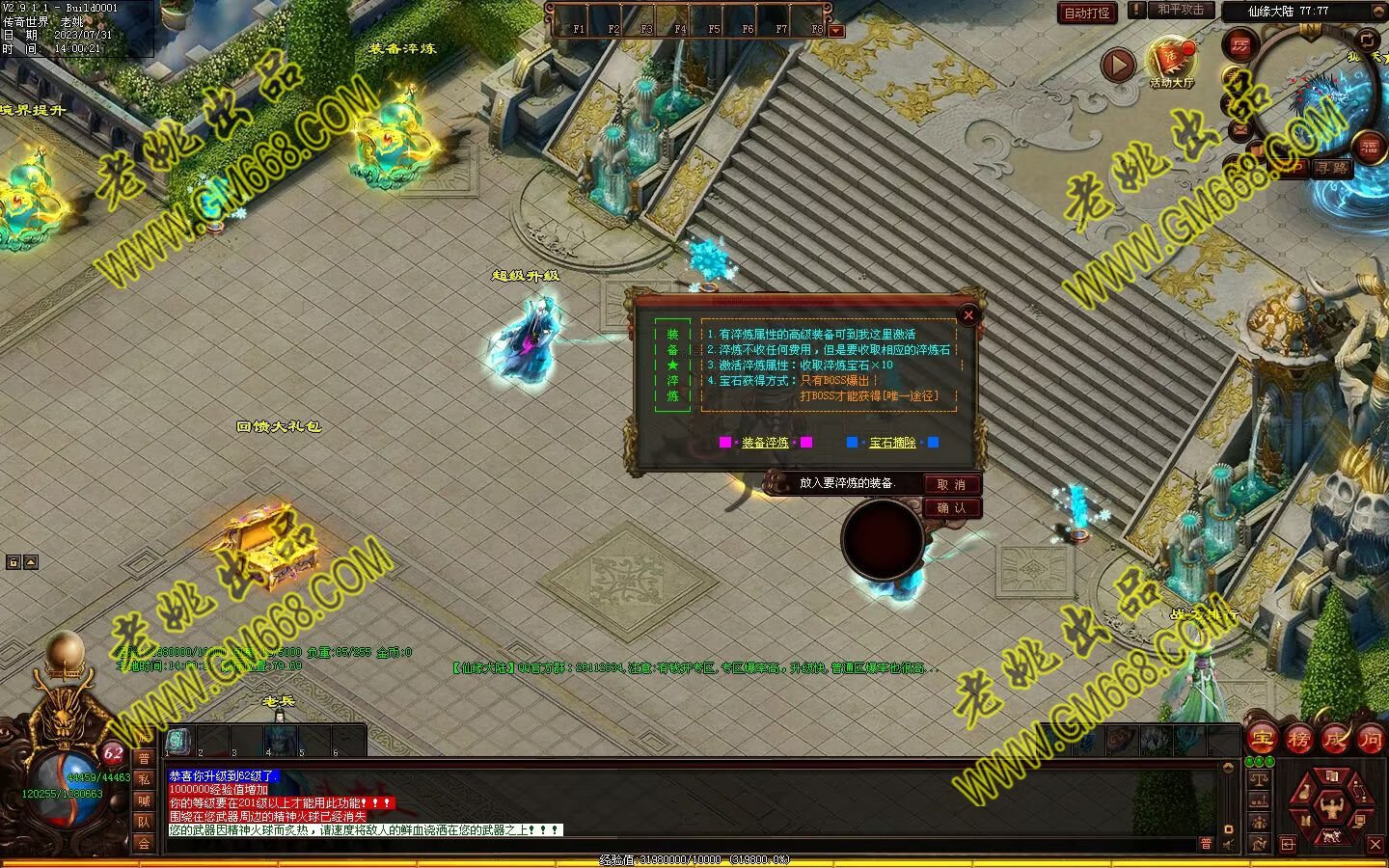Show the 榜 rankings button
1389x868 pixels.
(1298, 740)
